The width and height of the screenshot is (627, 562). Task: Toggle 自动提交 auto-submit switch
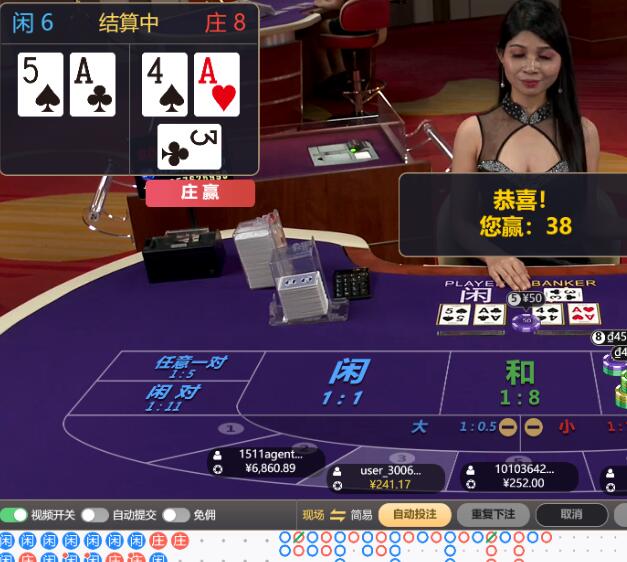[95, 515]
